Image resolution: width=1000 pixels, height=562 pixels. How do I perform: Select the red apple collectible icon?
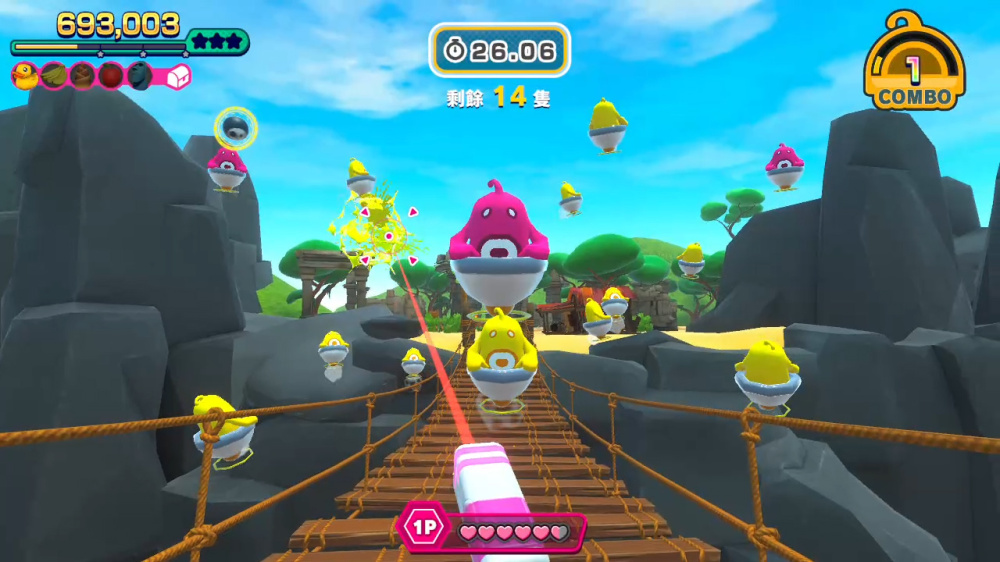111,75
